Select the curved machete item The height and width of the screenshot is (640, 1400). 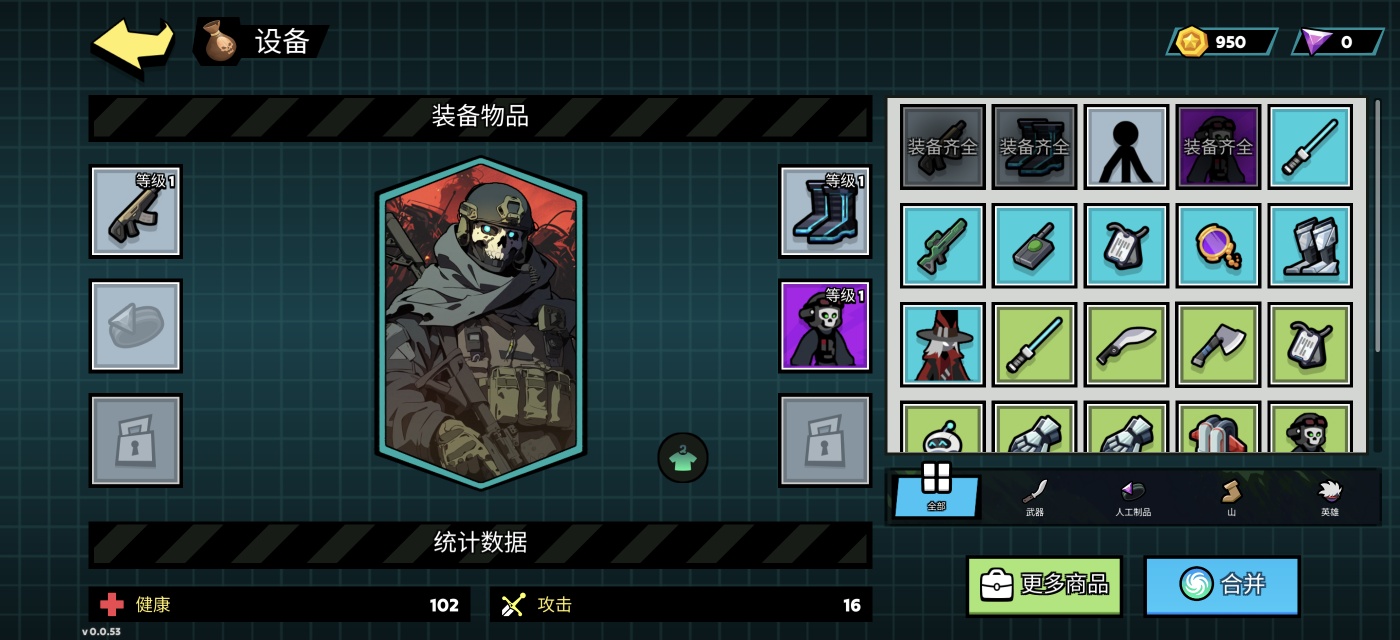click(x=1126, y=345)
